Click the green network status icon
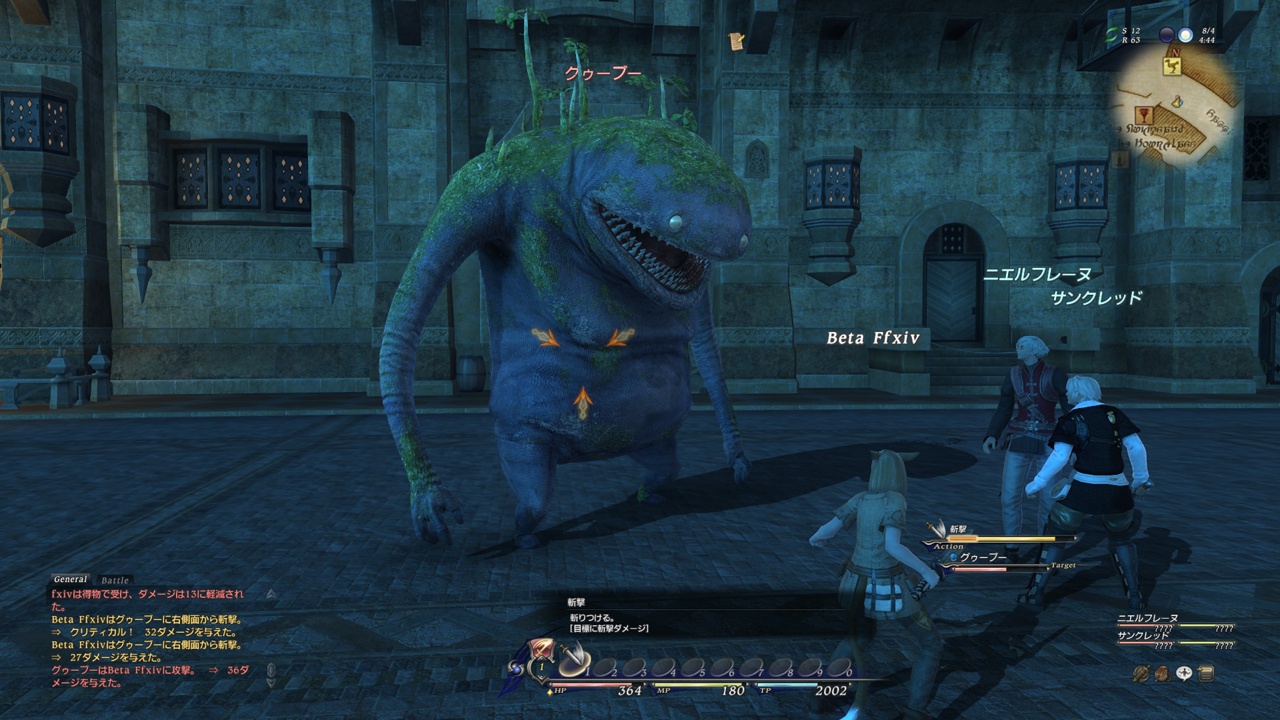 coord(1111,34)
